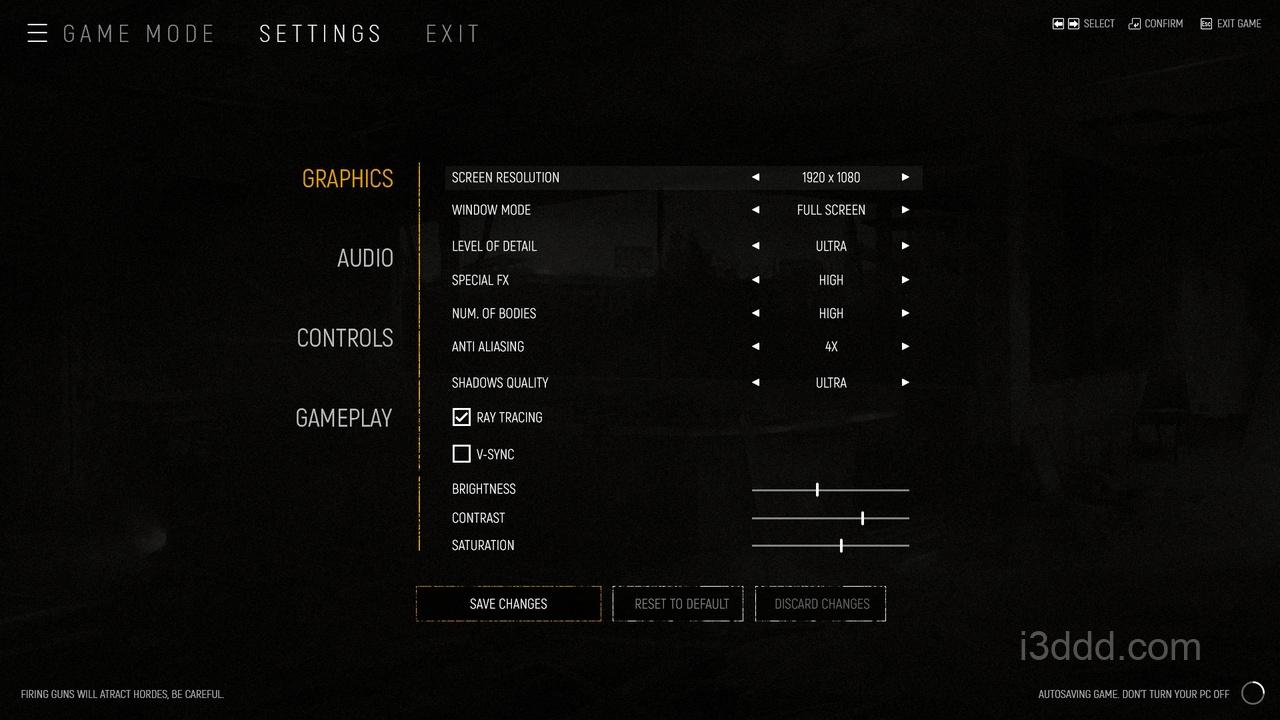Enable the V-Sync checkbox
The width and height of the screenshot is (1280, 720).
click(461, 454)
